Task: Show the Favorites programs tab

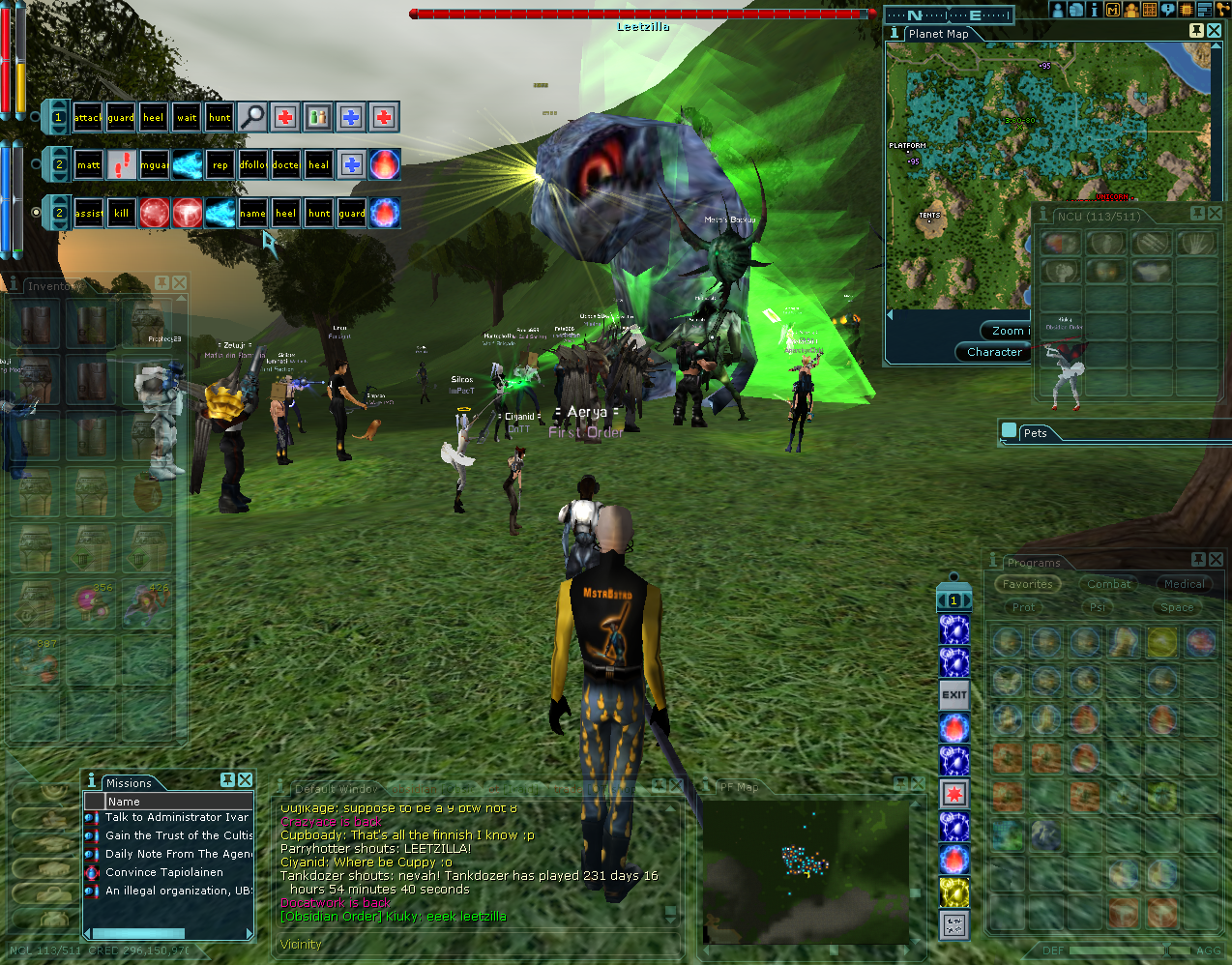Action: click(x=1027, y=584)
